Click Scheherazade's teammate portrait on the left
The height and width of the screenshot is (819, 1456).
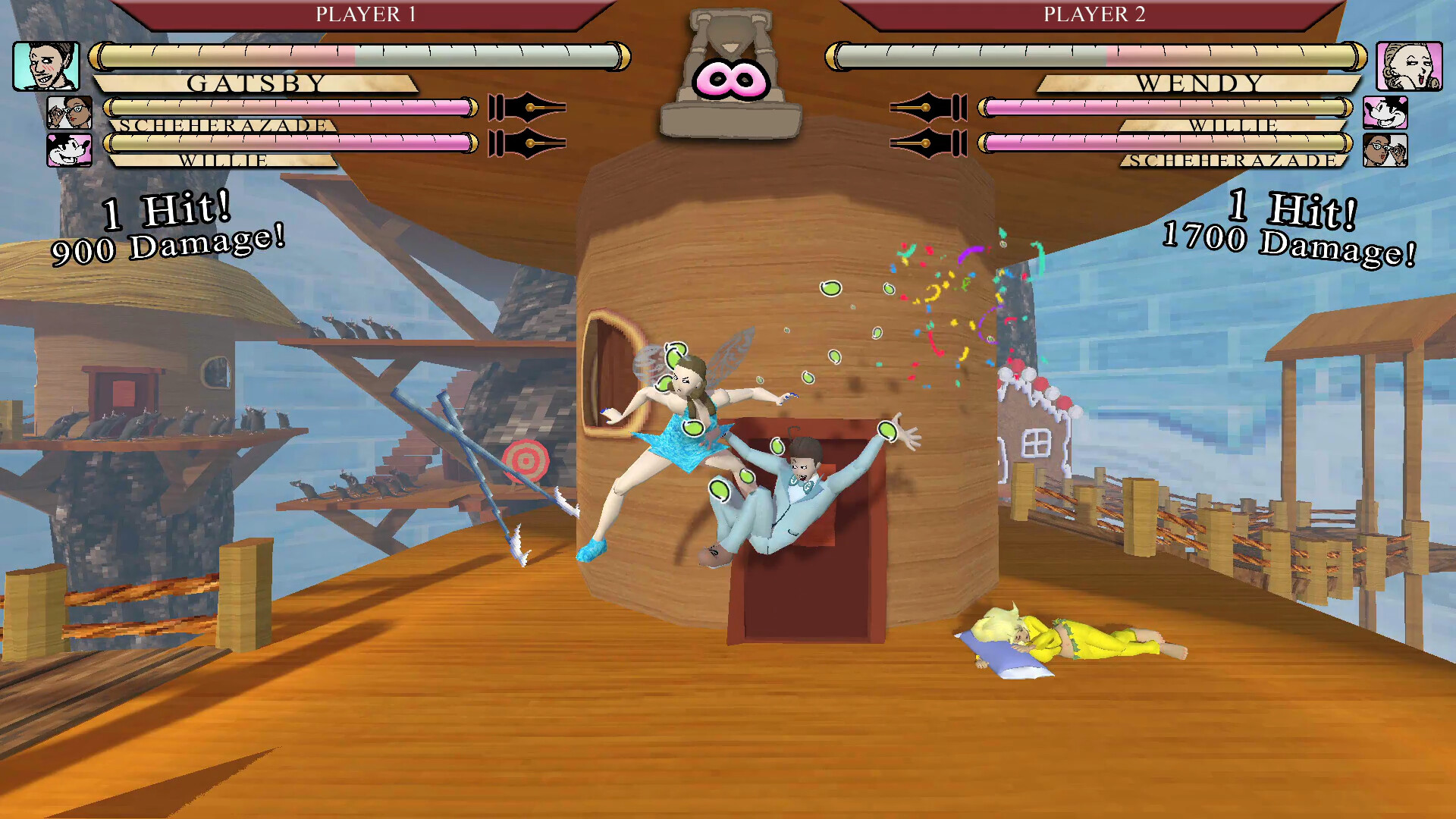(68, 114)
